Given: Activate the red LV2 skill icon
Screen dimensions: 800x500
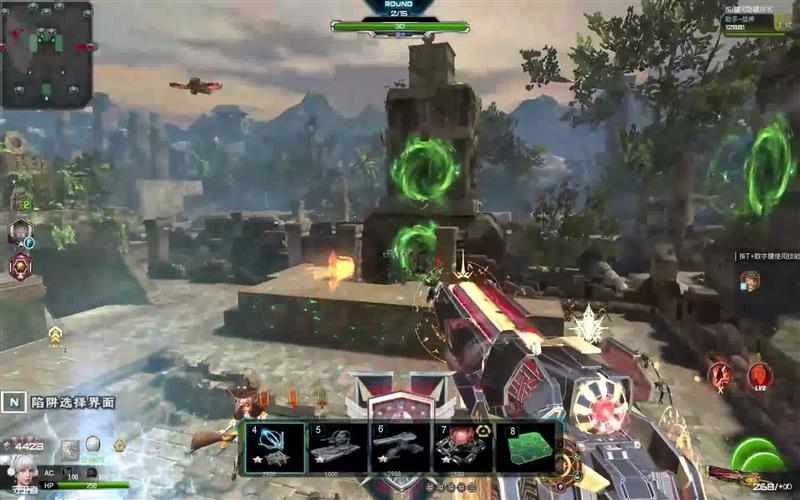Looking at the screenshot, I should (x=759, y=376).
